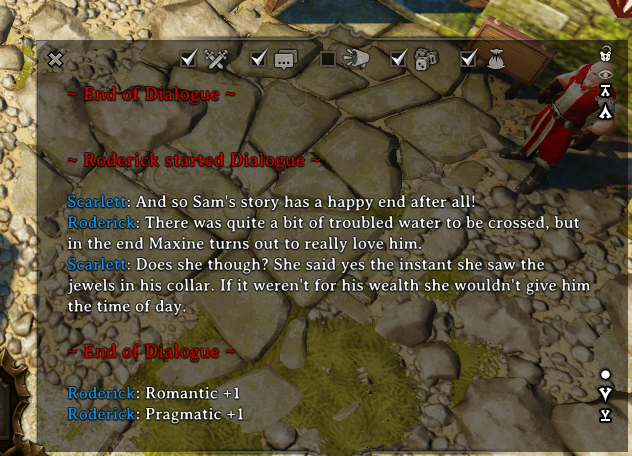Toggle log visibility with the eye icon

click(605, 72)
